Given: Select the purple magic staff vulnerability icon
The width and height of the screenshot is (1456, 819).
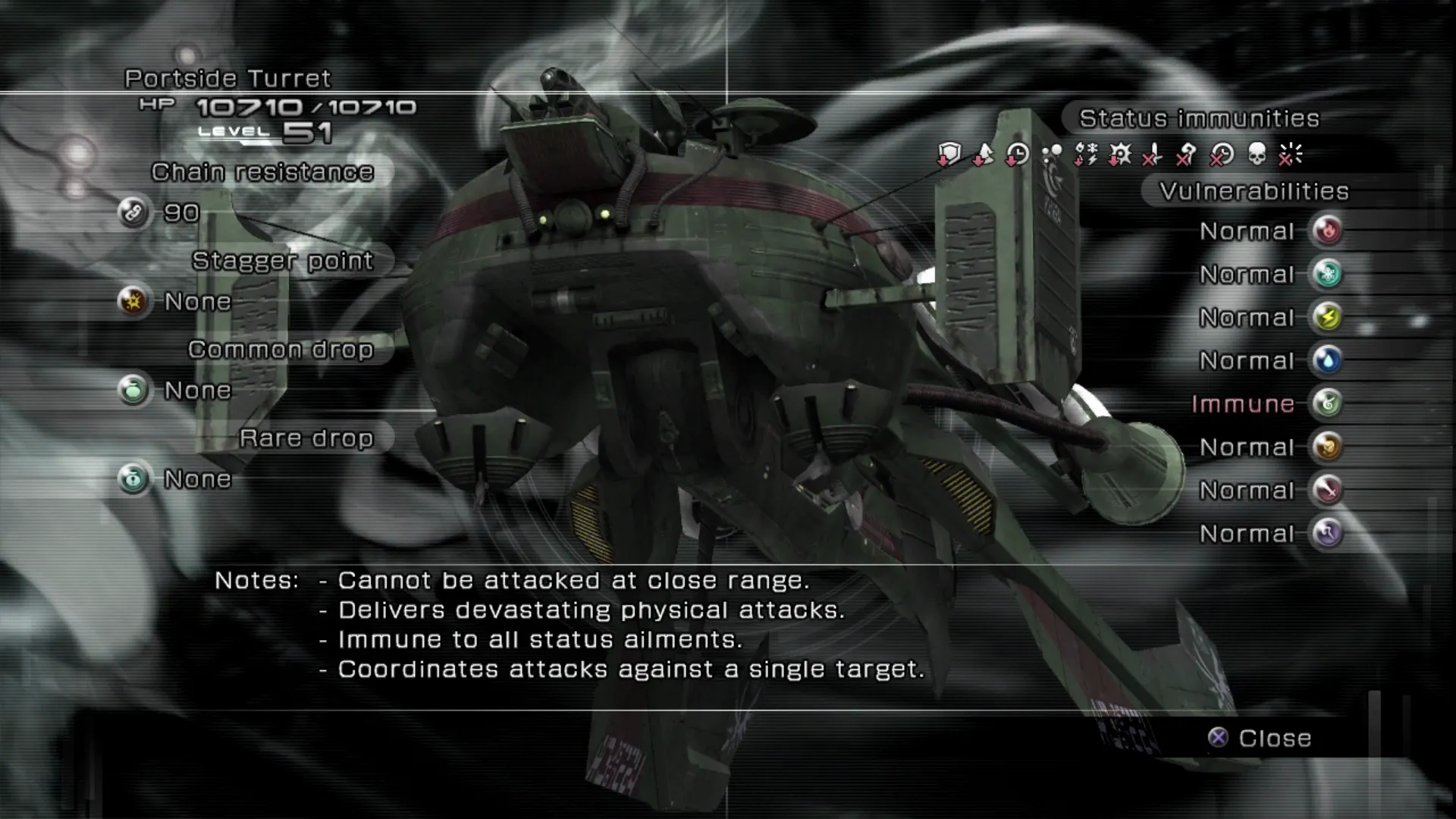Looking at the screenshot, I should coord(1328,533).
